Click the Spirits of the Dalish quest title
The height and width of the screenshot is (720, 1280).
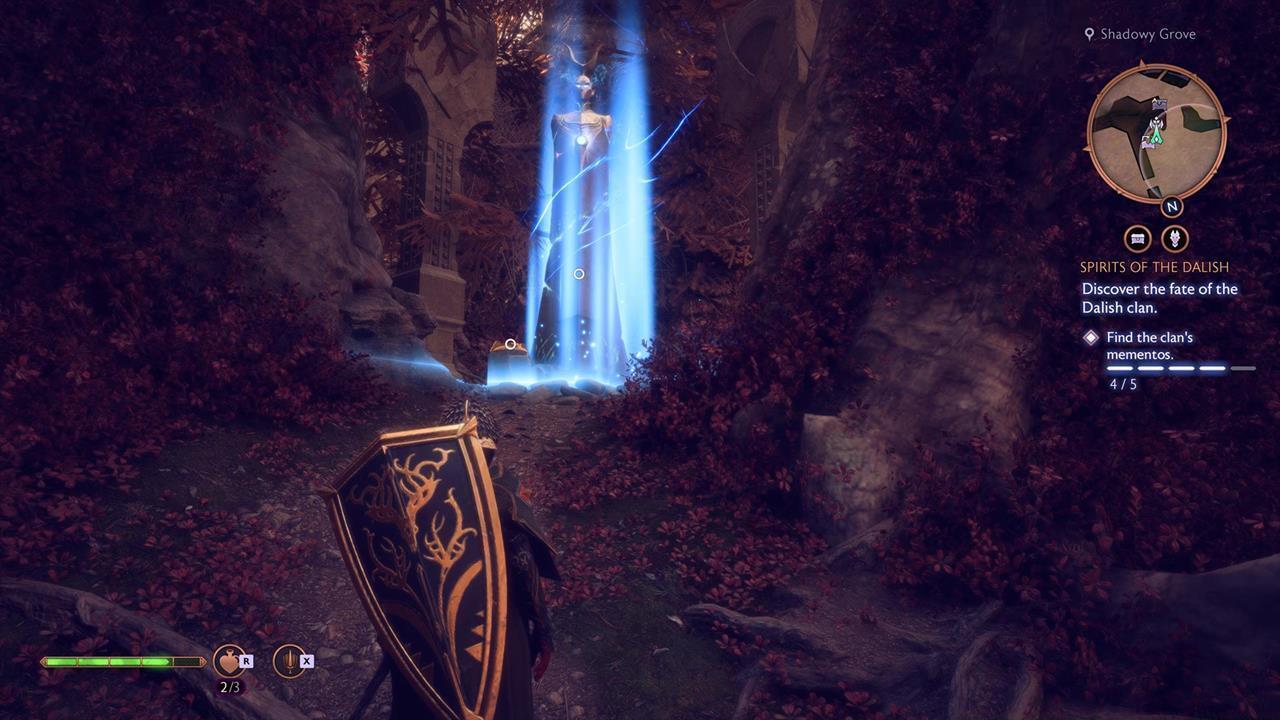coord(1155,267)
